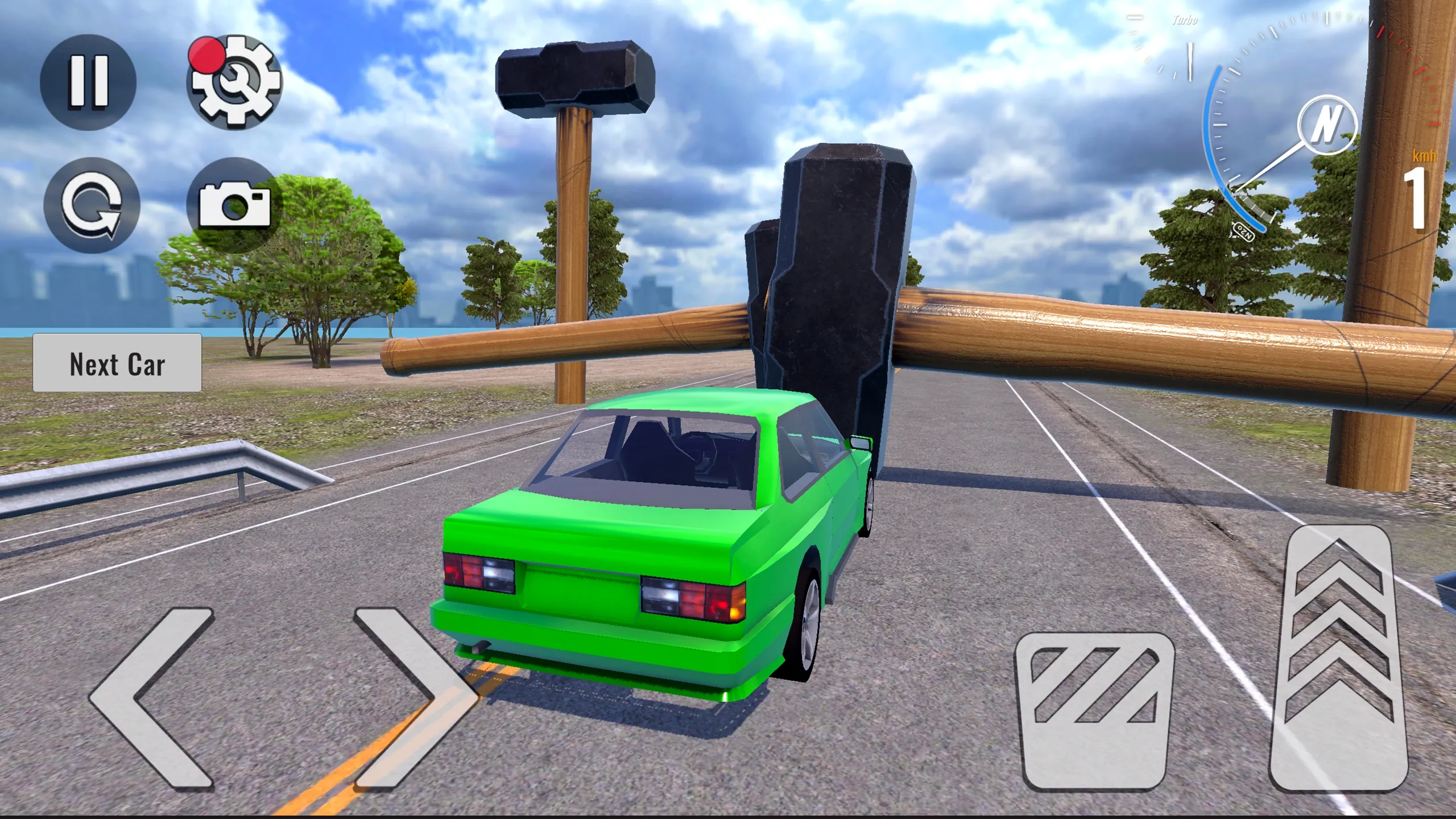Open the gear and wrench settings
This screenshot has width=1456, height=819.
(x=234, y=82)
